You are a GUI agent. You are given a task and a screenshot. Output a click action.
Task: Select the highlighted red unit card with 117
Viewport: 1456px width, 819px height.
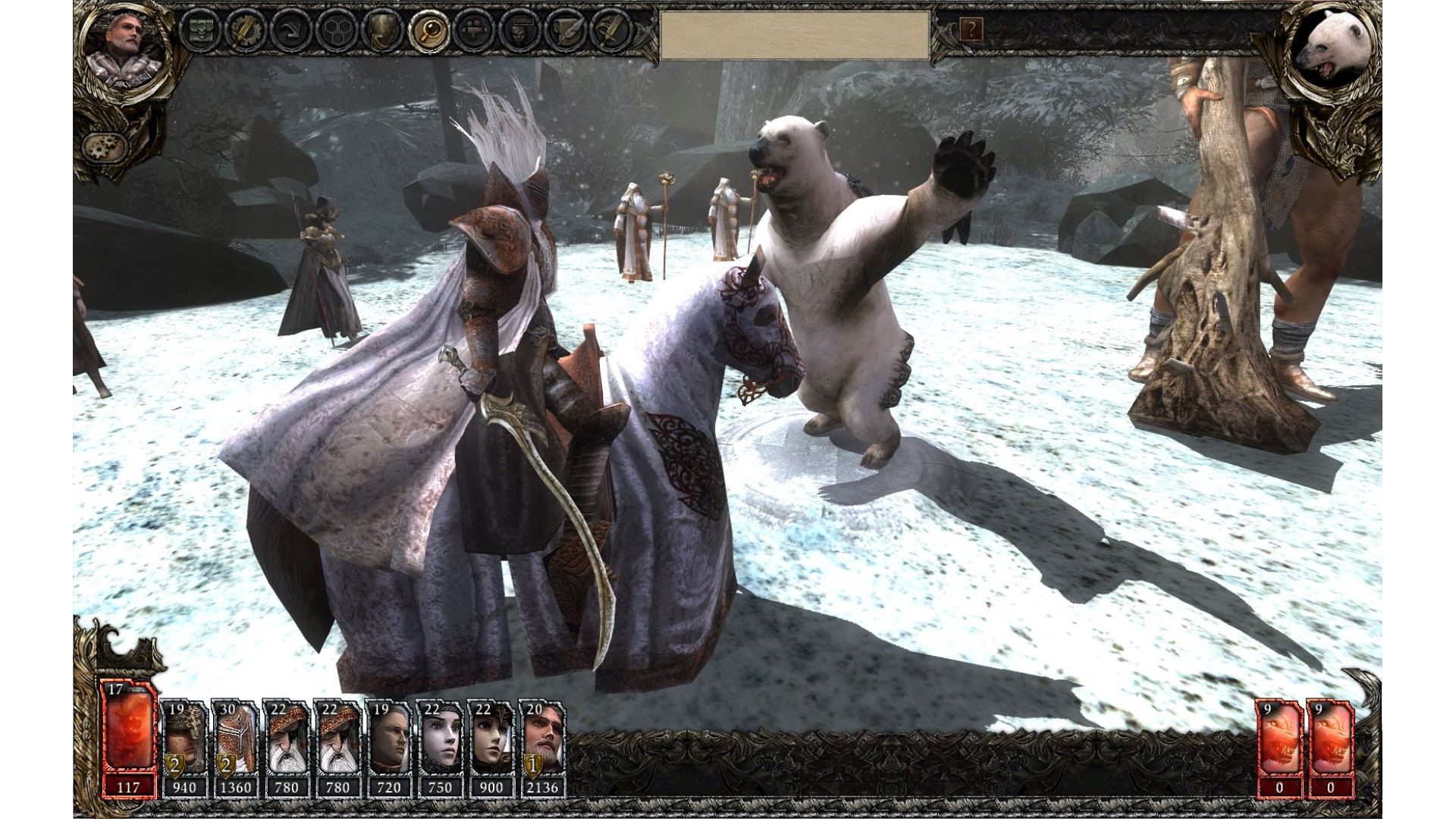[x=127, y=740]
